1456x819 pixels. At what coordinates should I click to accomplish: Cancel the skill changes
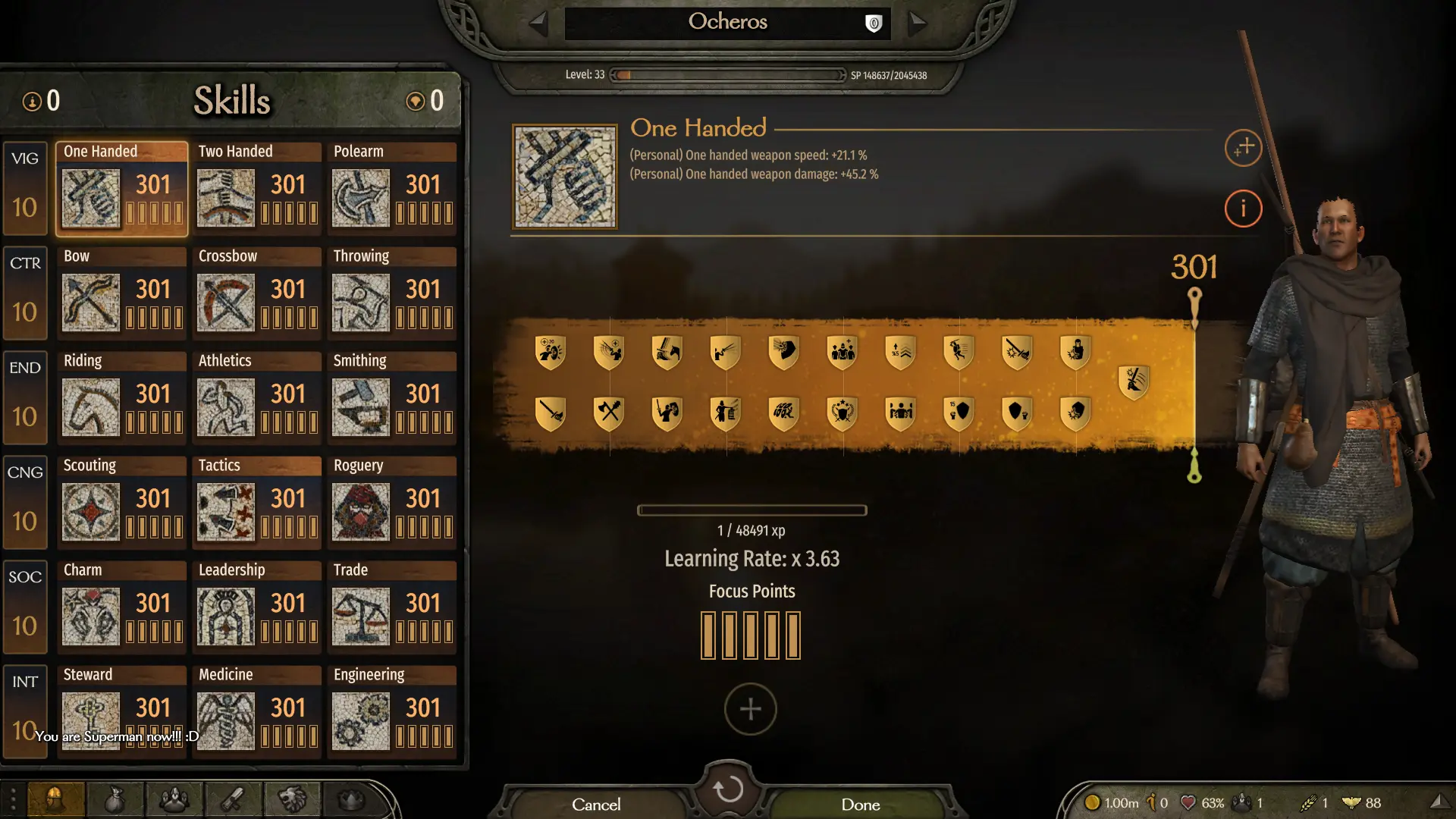tap(596, 804)
